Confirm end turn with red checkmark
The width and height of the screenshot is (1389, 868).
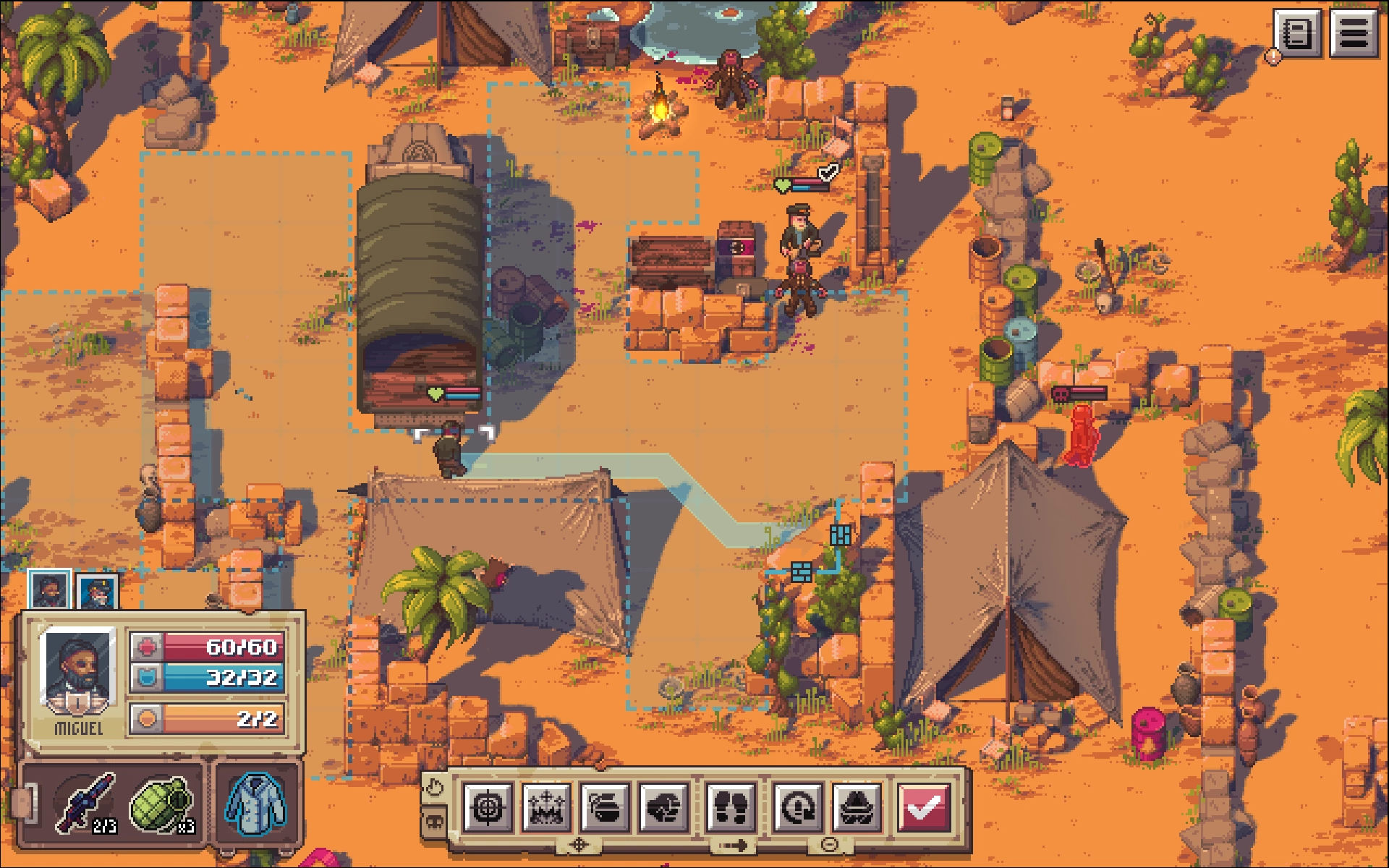click(x=924, y=807)
